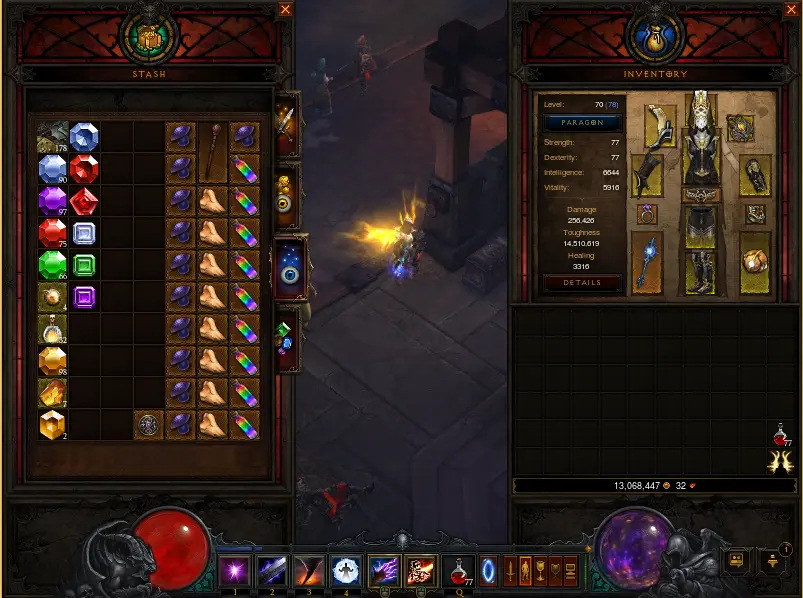Close the Stash panel
This screenshot has height=598, width=803.
pyautogui.click(x=286, y=10)
